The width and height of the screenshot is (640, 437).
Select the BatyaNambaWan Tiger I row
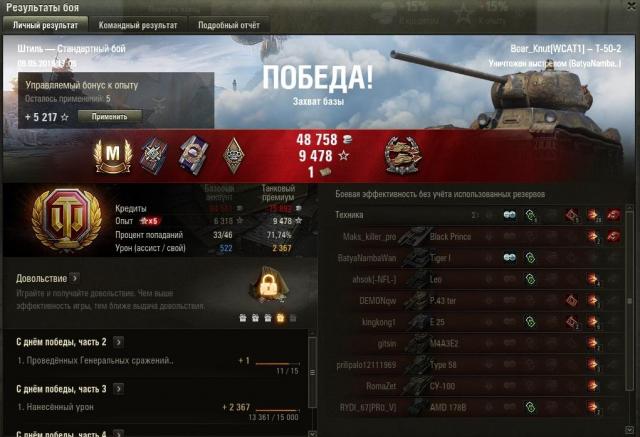click(x=480, y=258)
